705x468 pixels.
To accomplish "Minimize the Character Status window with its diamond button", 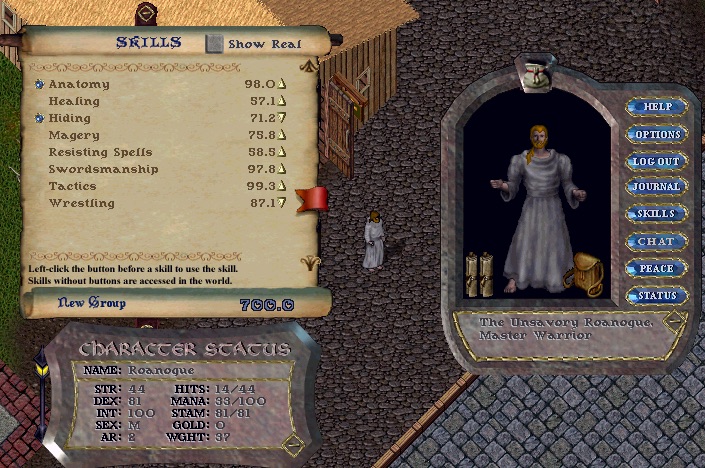I will pyautogui.click(x=292, y=443).
